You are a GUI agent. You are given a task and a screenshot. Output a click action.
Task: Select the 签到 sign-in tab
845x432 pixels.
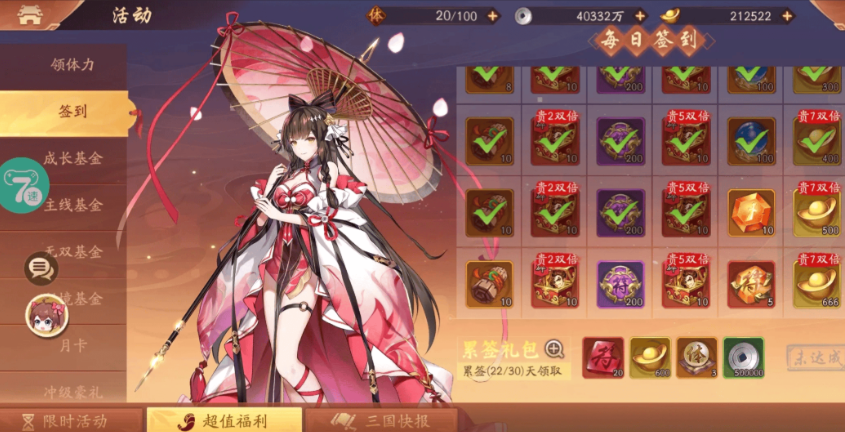click(x=68, y=111)
